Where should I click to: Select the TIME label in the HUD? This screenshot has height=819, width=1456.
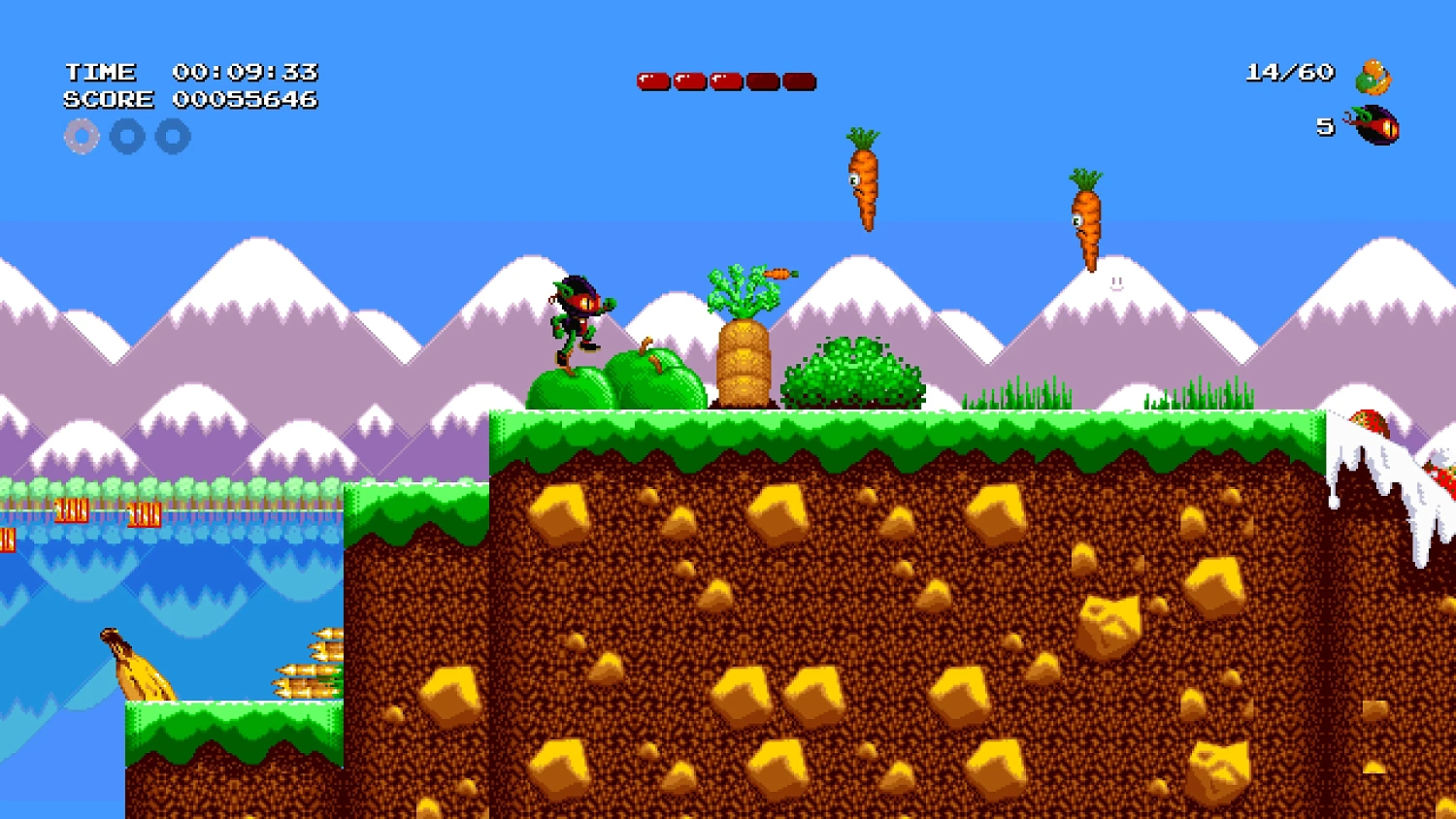tap(100, 70)
